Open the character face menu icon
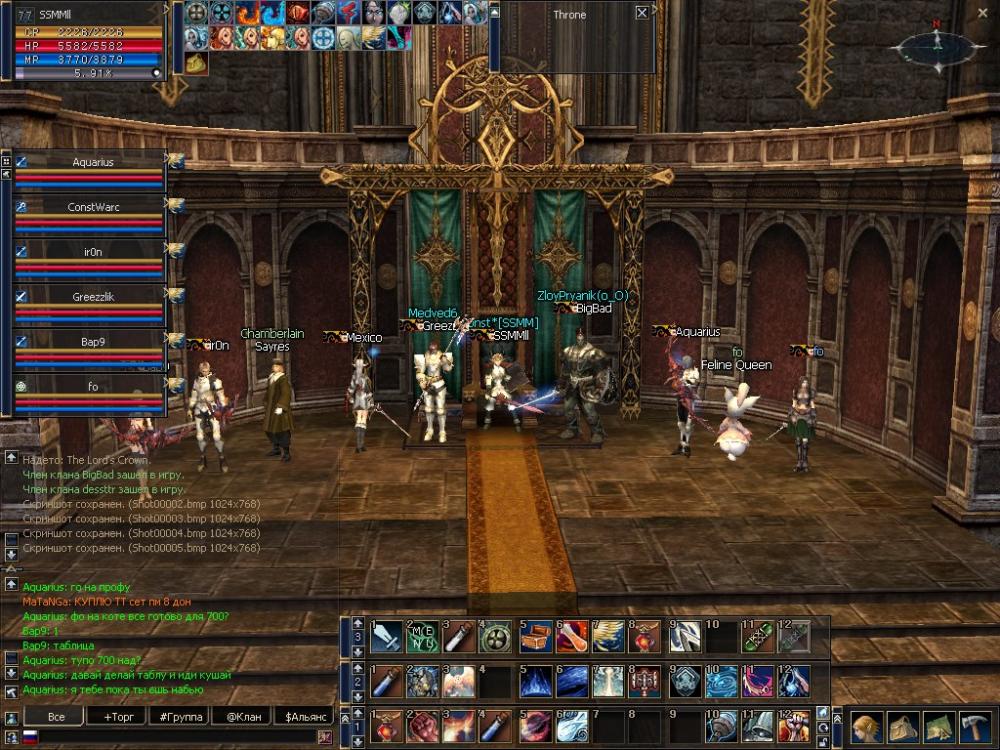 [866, 726]
